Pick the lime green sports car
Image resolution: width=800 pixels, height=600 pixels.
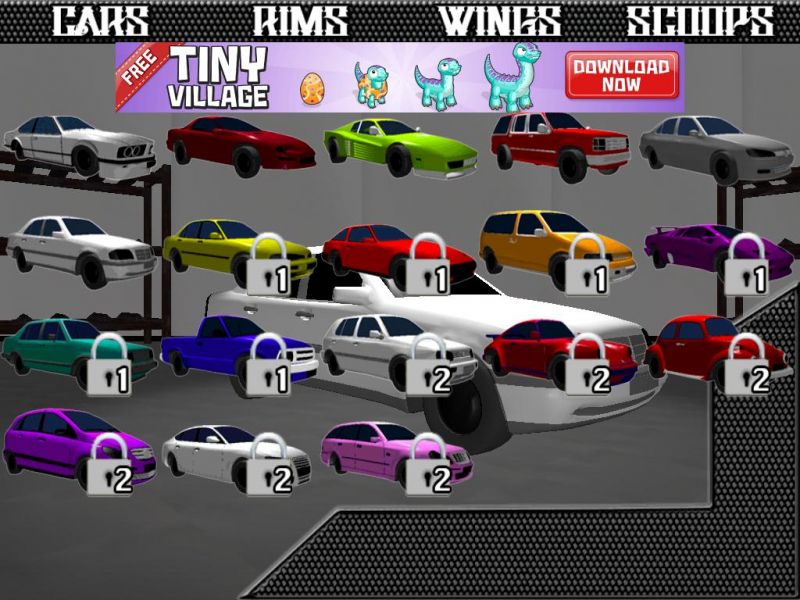400,147
